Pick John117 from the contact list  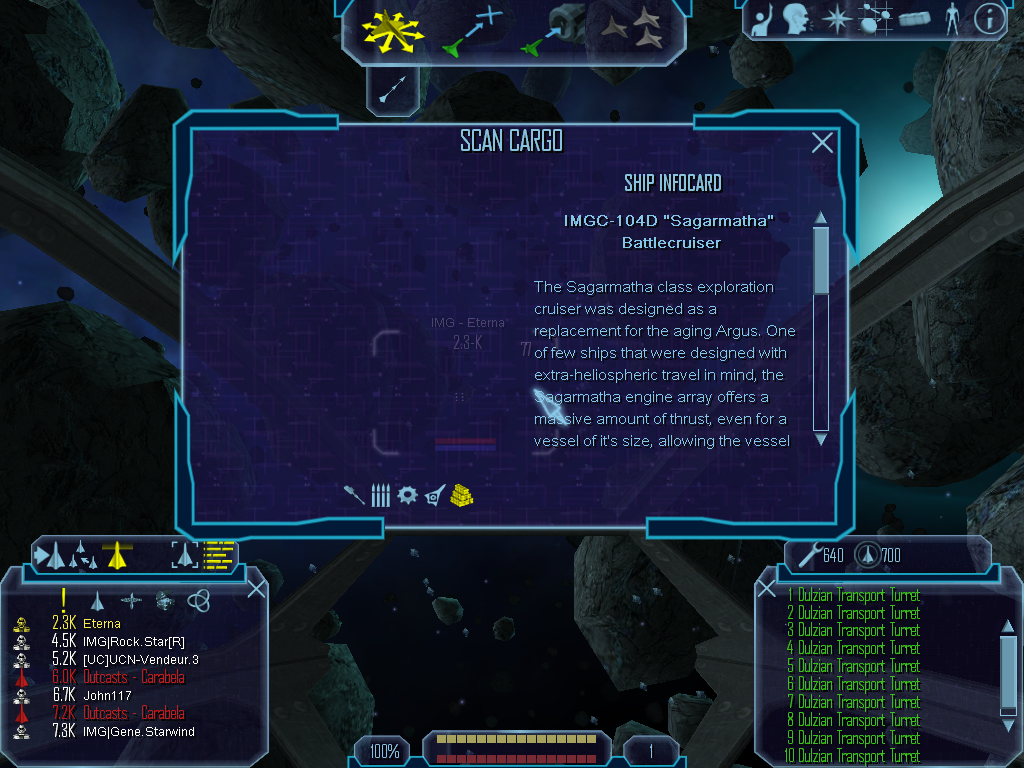106,695
